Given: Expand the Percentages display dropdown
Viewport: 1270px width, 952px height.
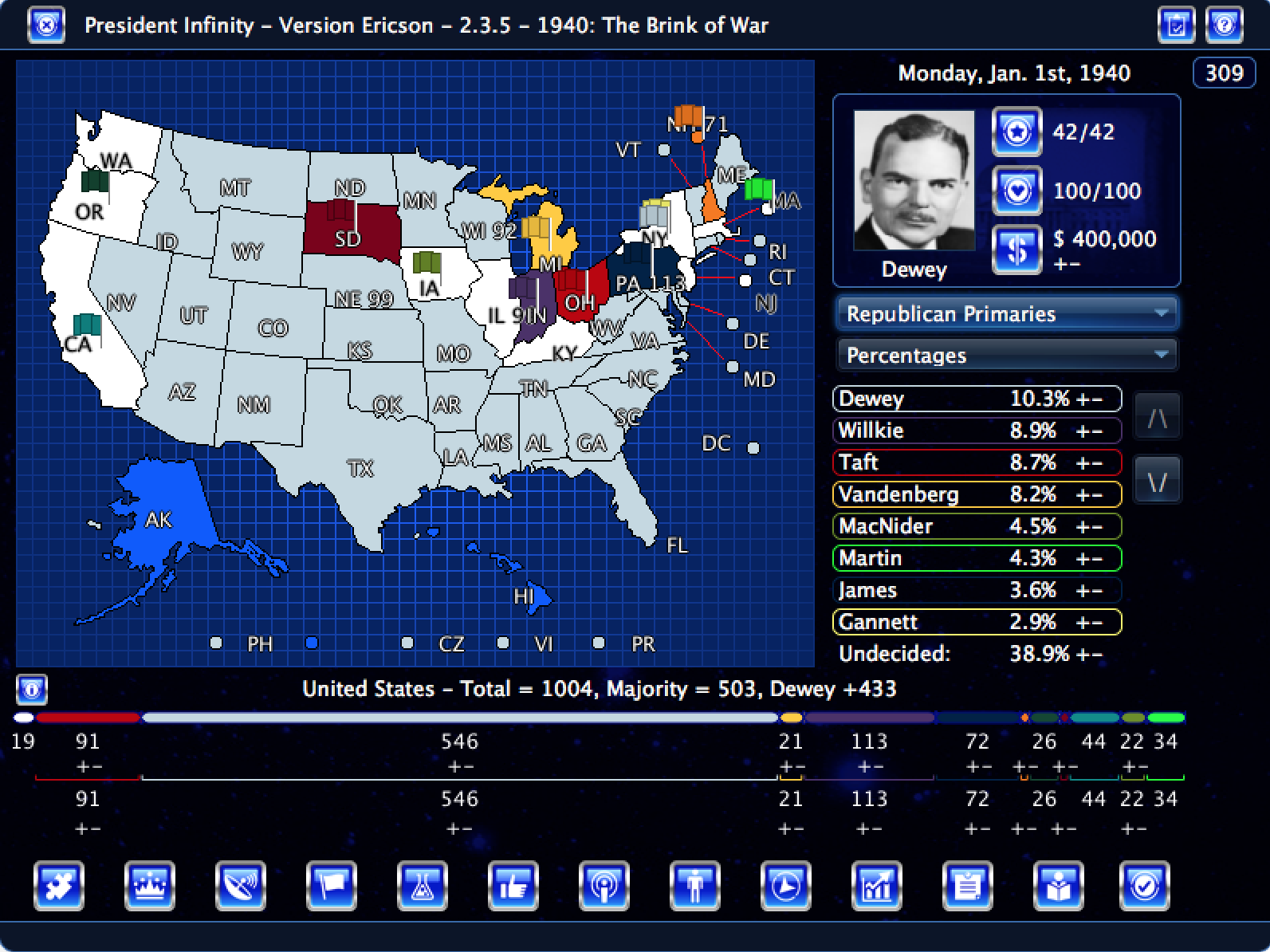Looking at the screenshot, I should point(1006,355).
